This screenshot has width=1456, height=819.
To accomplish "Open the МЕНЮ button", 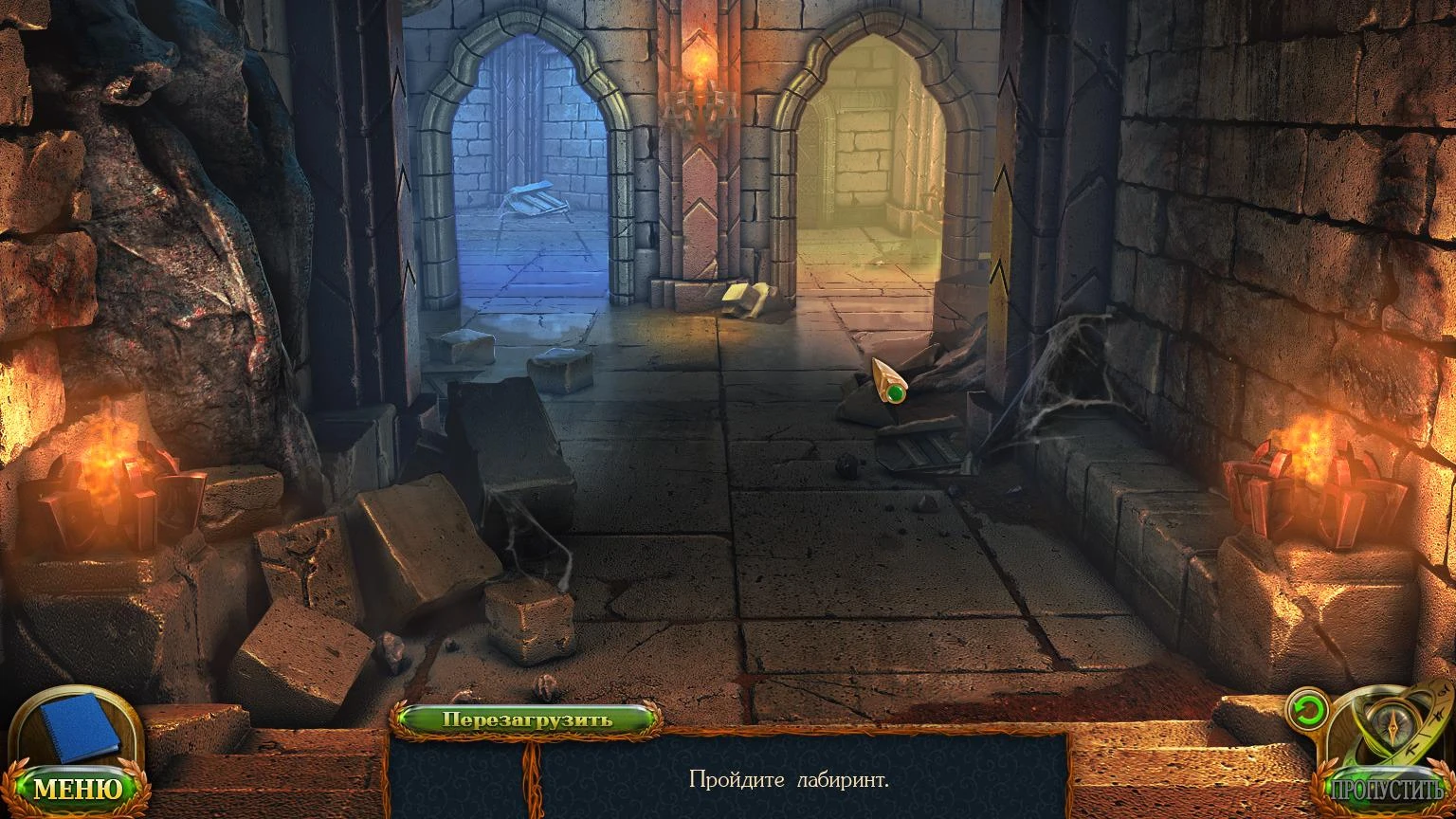I will coord(79,789).
